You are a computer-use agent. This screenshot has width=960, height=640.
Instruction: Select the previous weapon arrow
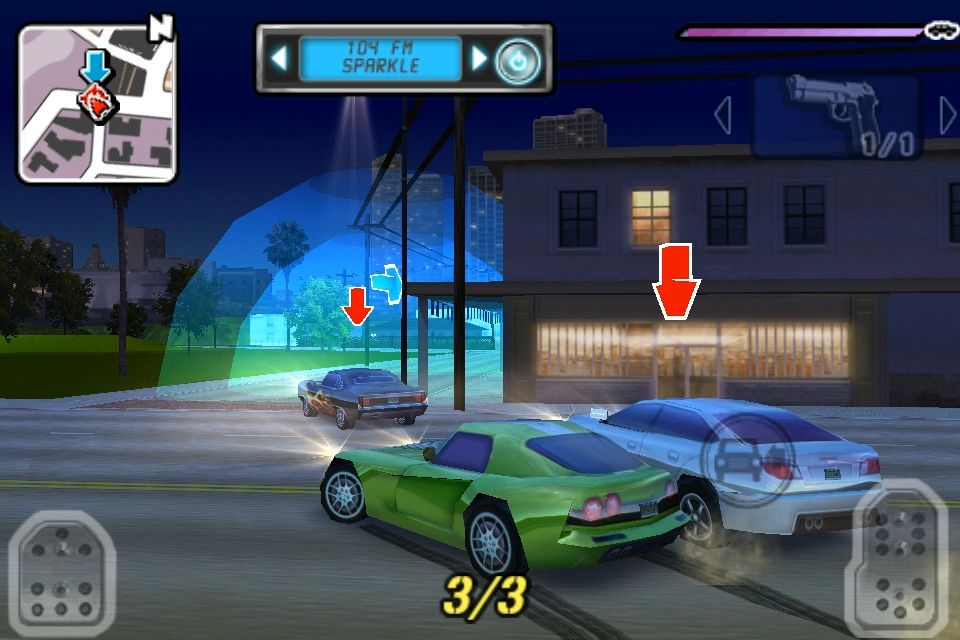tap(723, 116)
